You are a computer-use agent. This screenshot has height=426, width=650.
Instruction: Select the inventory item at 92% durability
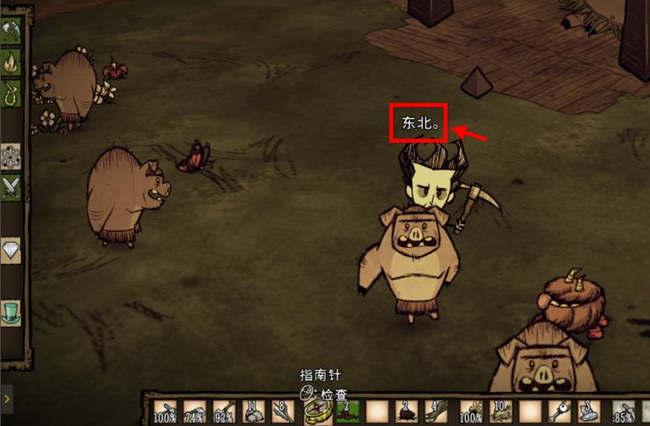225,411
